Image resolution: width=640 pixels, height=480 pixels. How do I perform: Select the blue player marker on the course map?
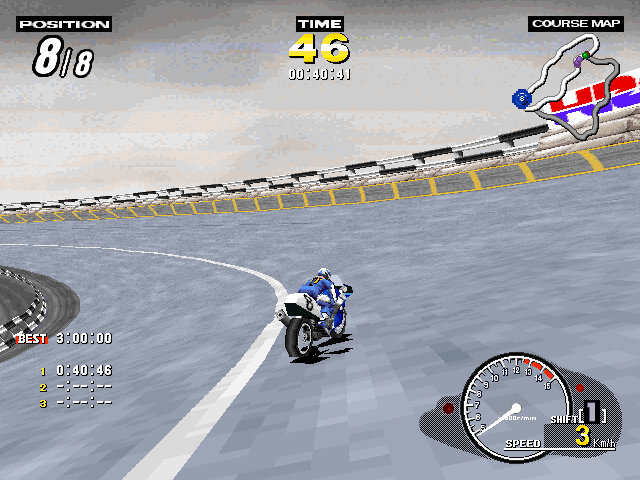tap(521, 98)
